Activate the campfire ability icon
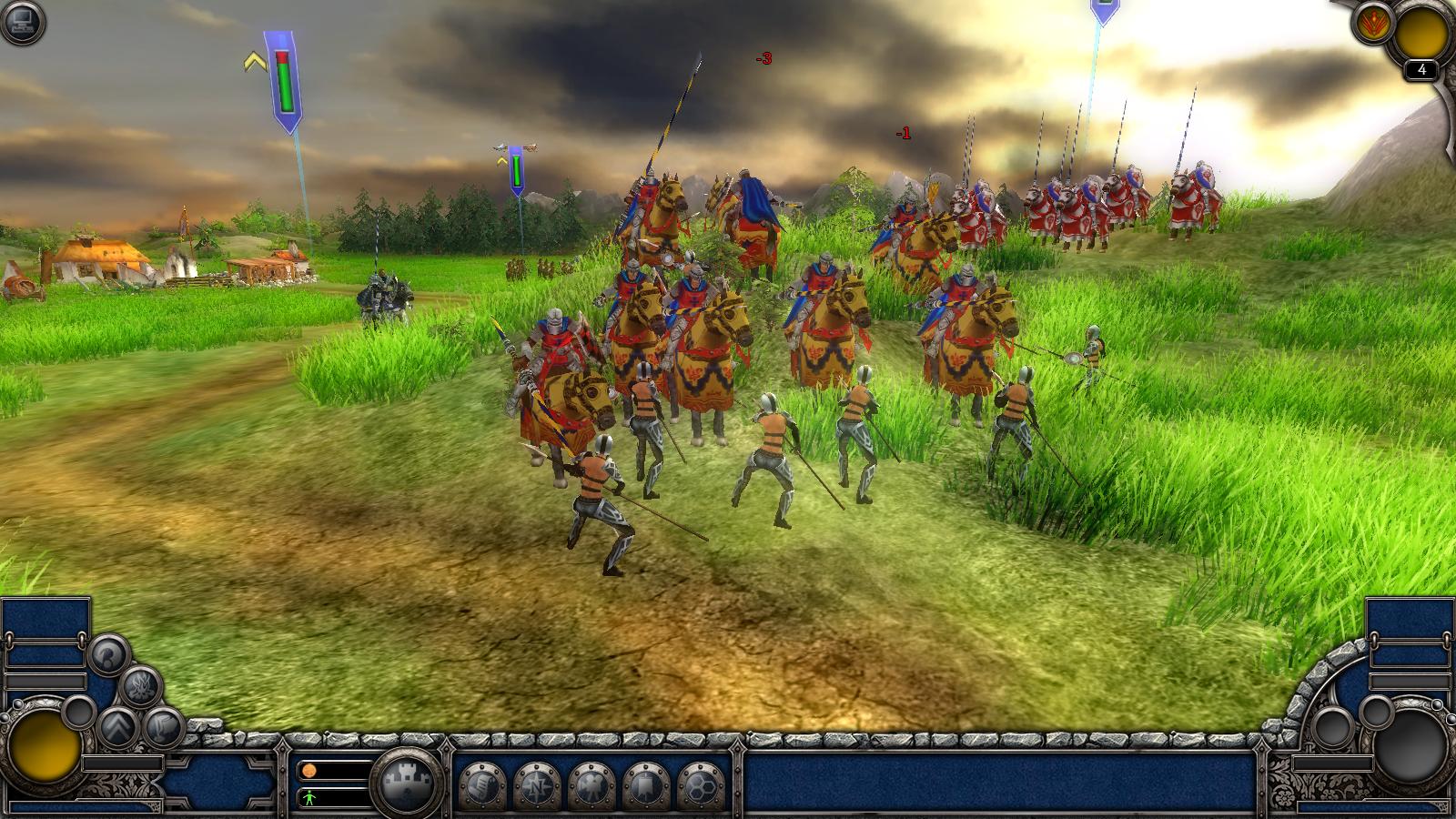1456x819 pixels. (x=141, y=687)
